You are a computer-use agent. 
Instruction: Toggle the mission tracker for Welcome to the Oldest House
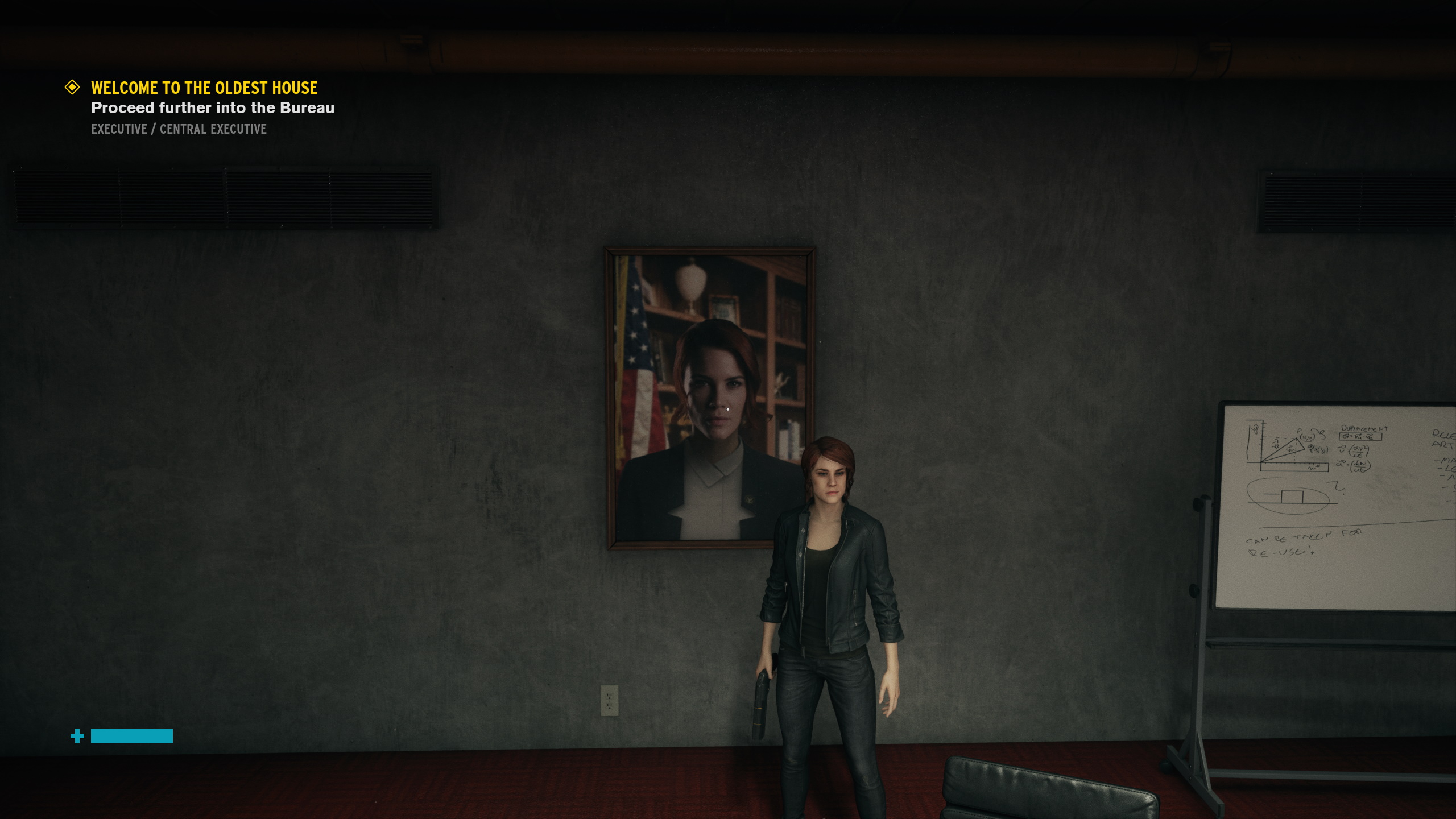(x=204, y=88)
